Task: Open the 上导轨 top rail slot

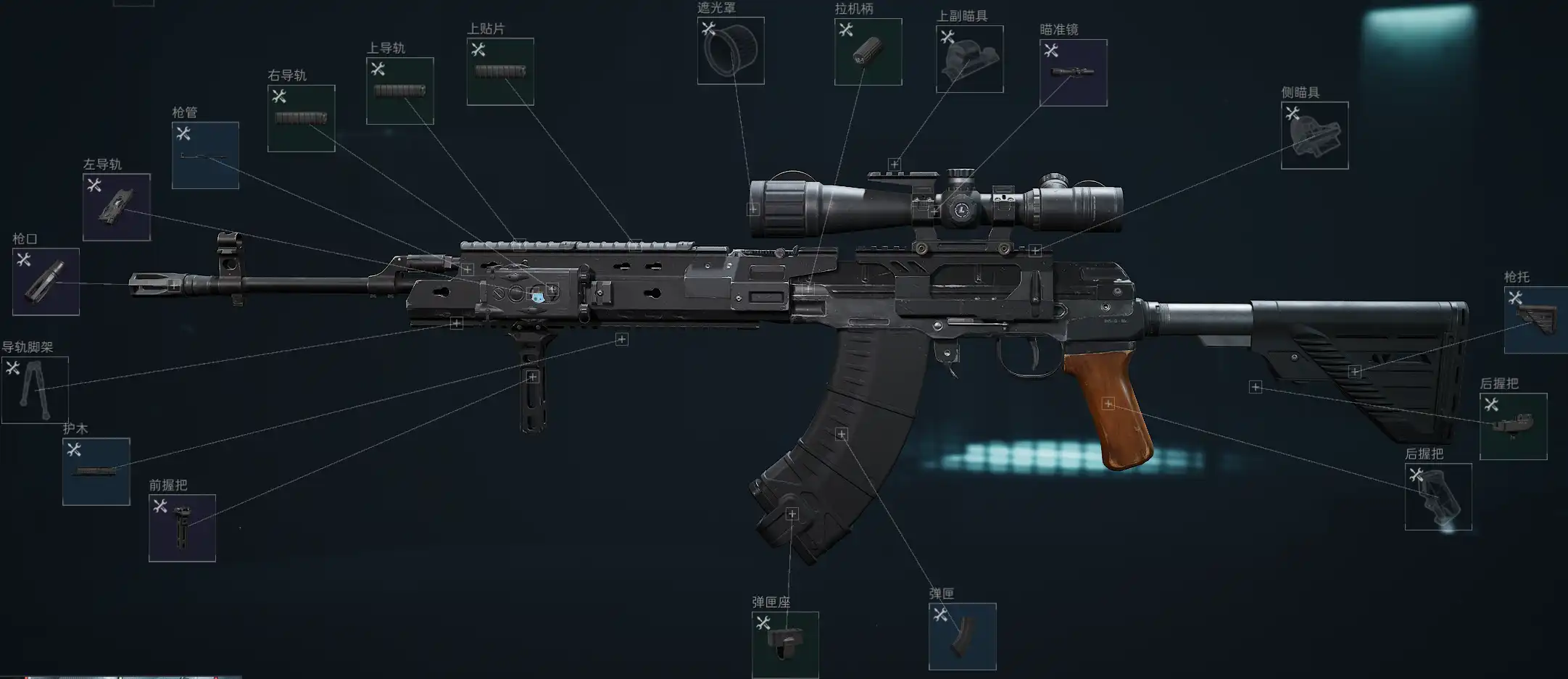Action: tap(399, 91)
